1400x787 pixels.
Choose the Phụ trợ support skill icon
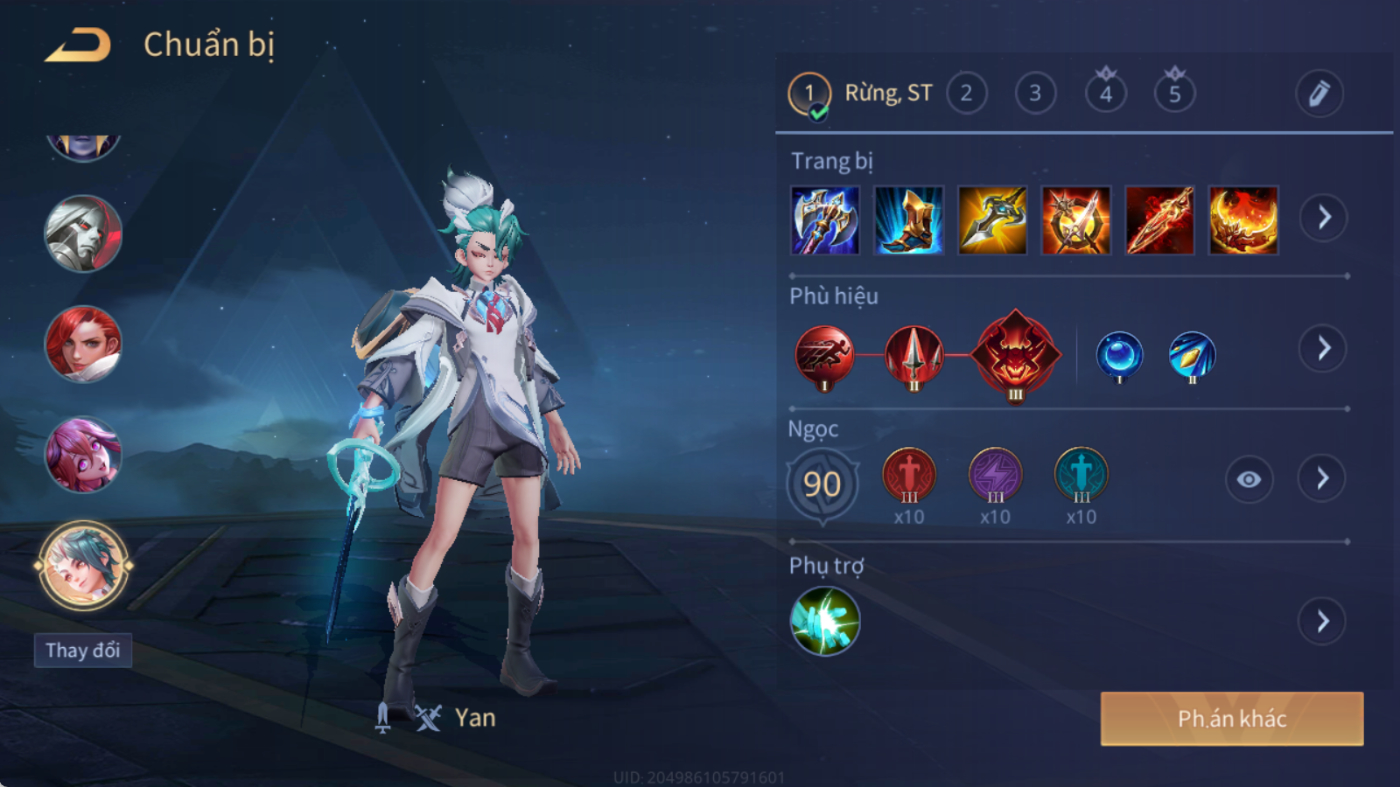pyautogui.click(x=825, y=621)
